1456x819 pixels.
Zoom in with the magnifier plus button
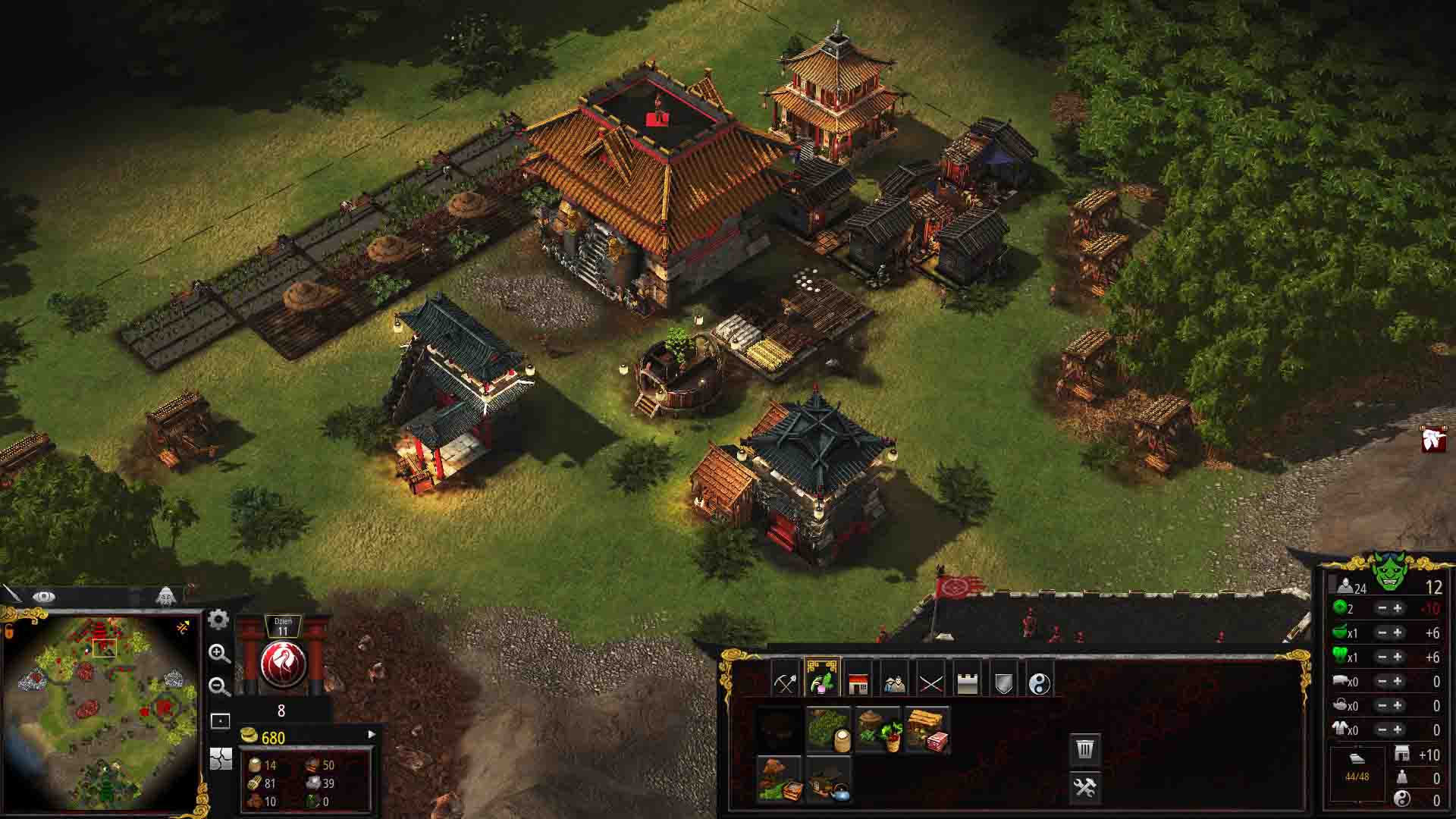click(219, 654)
